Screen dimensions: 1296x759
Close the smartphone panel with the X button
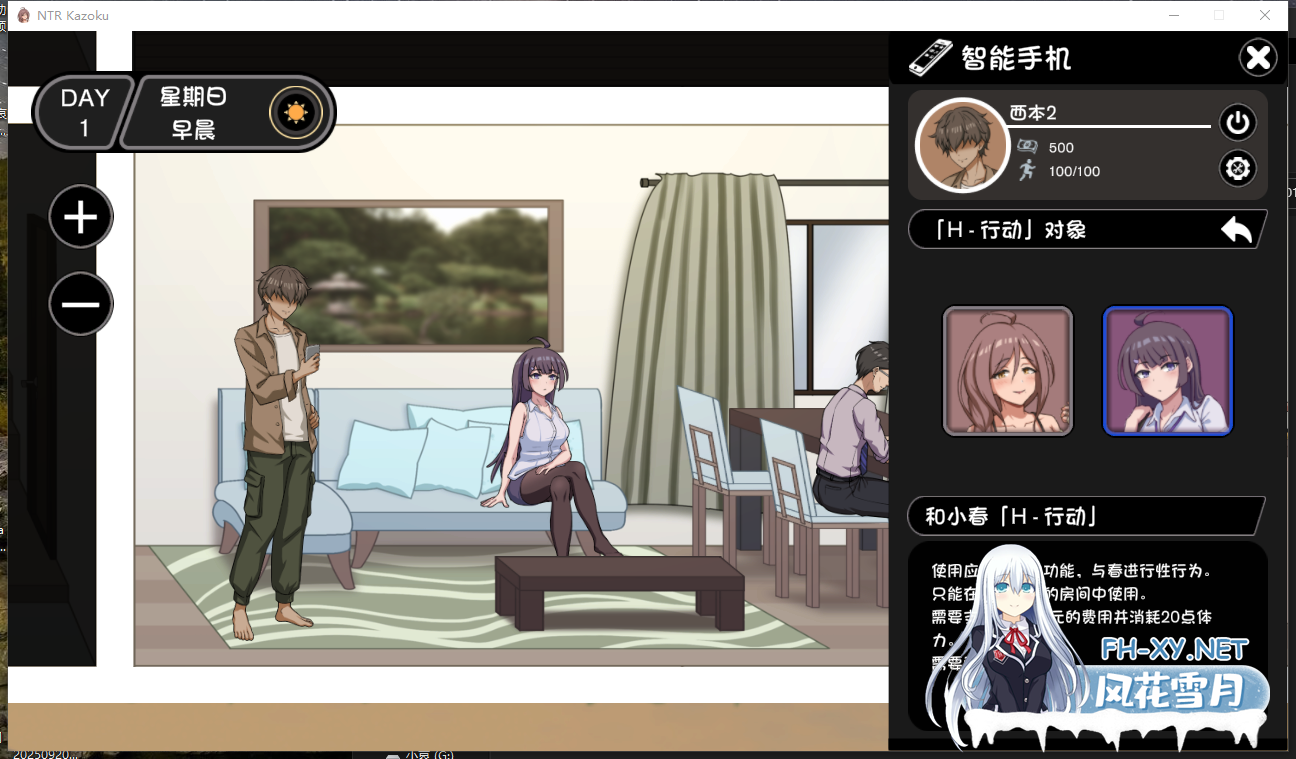click(1258, 57)
